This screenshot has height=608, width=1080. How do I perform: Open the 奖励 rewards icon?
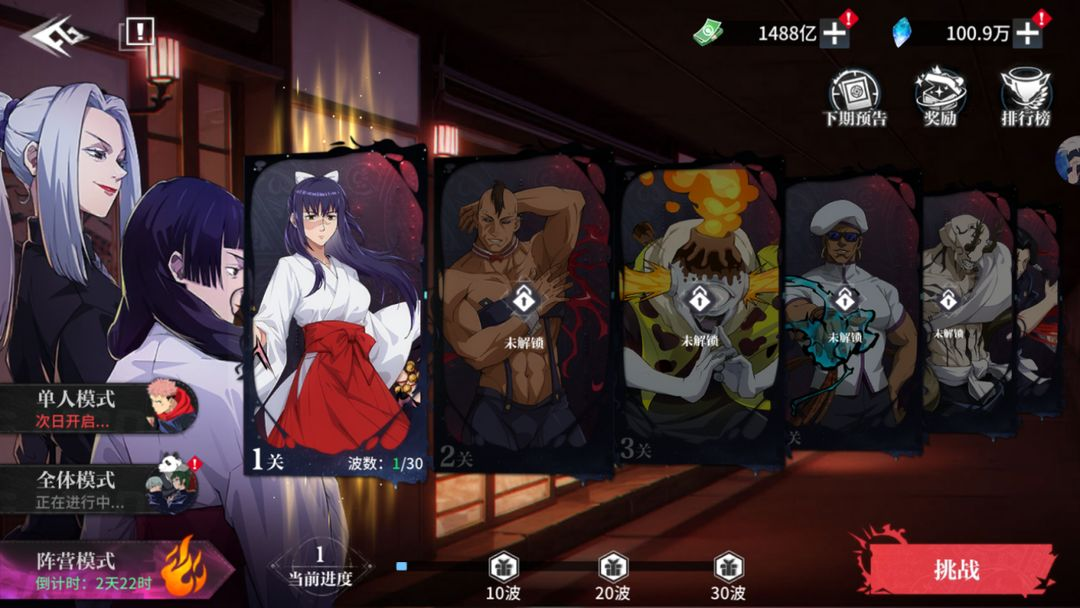pyautogui.click(x=940, y=99)
